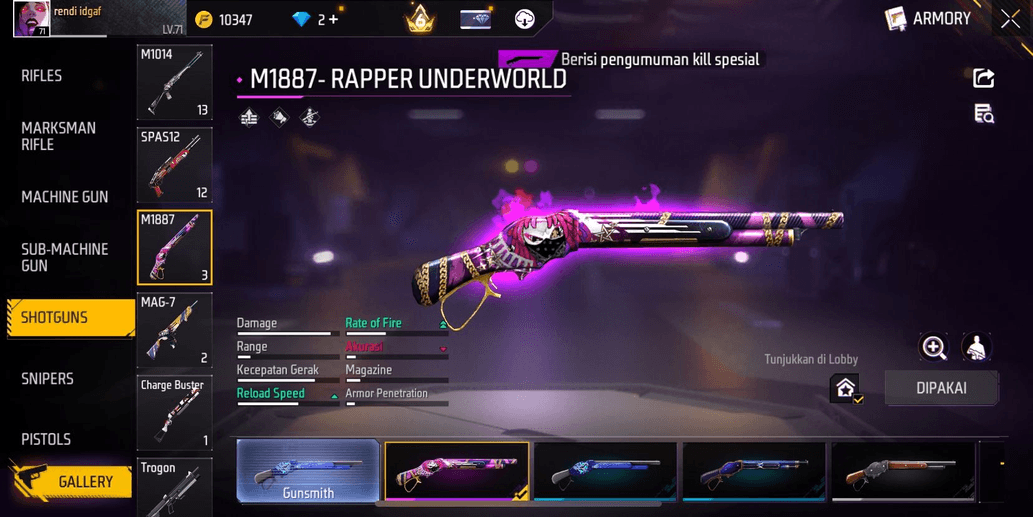The image size is (1033, 517).
Task: Pick the Charge Buster weapon
Action: pos(174,412)
